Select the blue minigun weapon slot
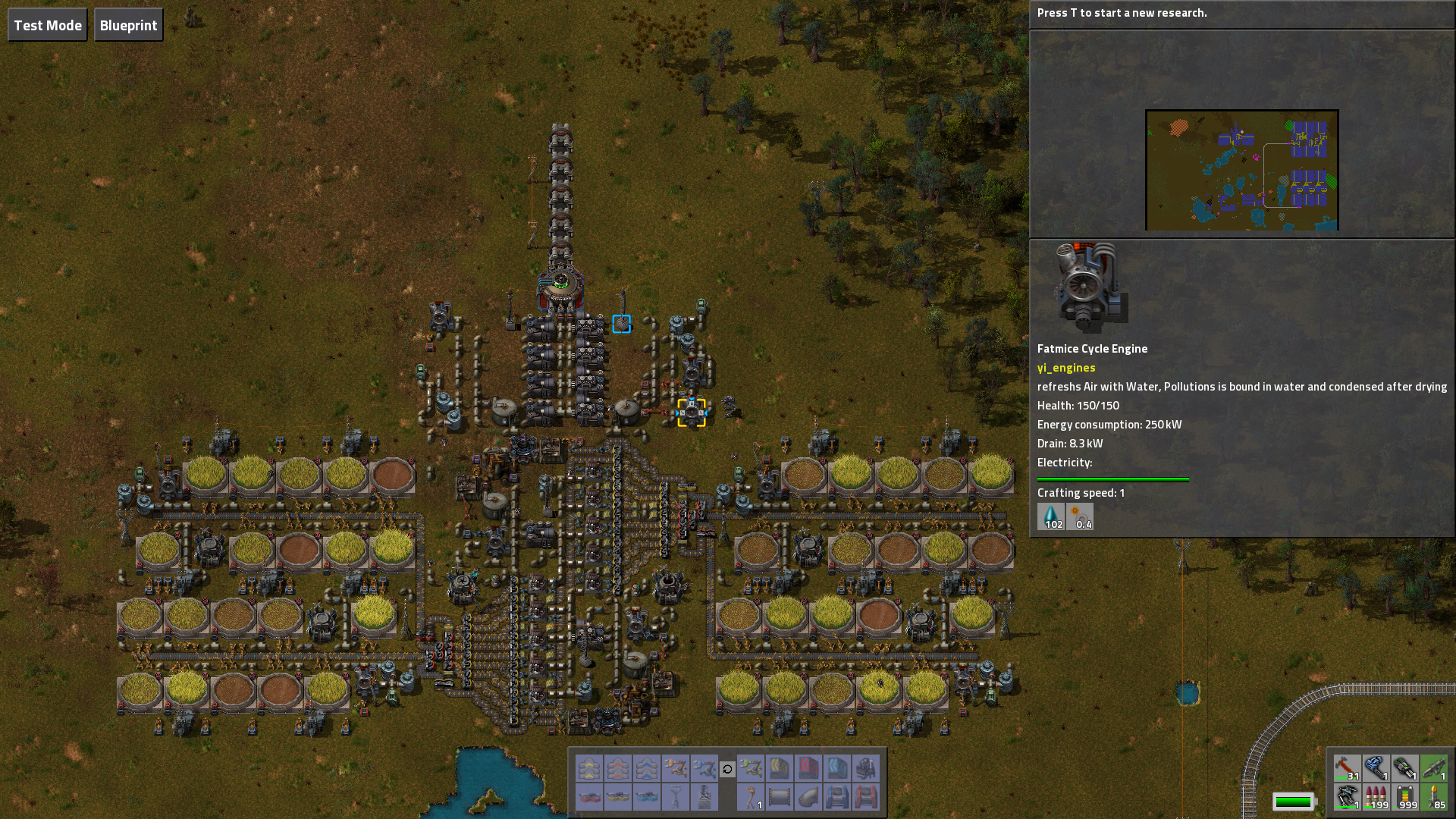The image size is (1456, 819). [1376, 768]
